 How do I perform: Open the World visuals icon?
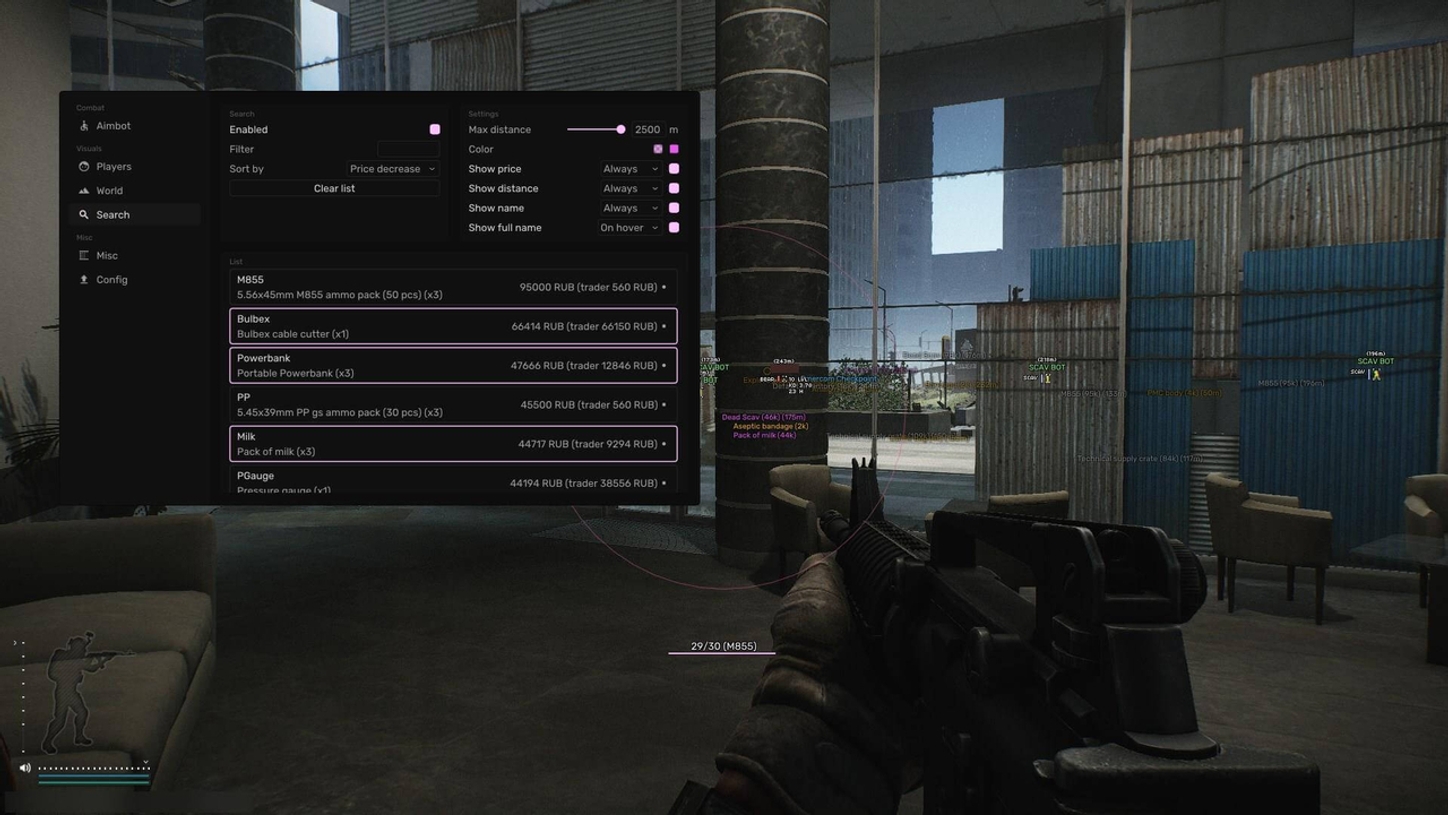click(84, 190)
